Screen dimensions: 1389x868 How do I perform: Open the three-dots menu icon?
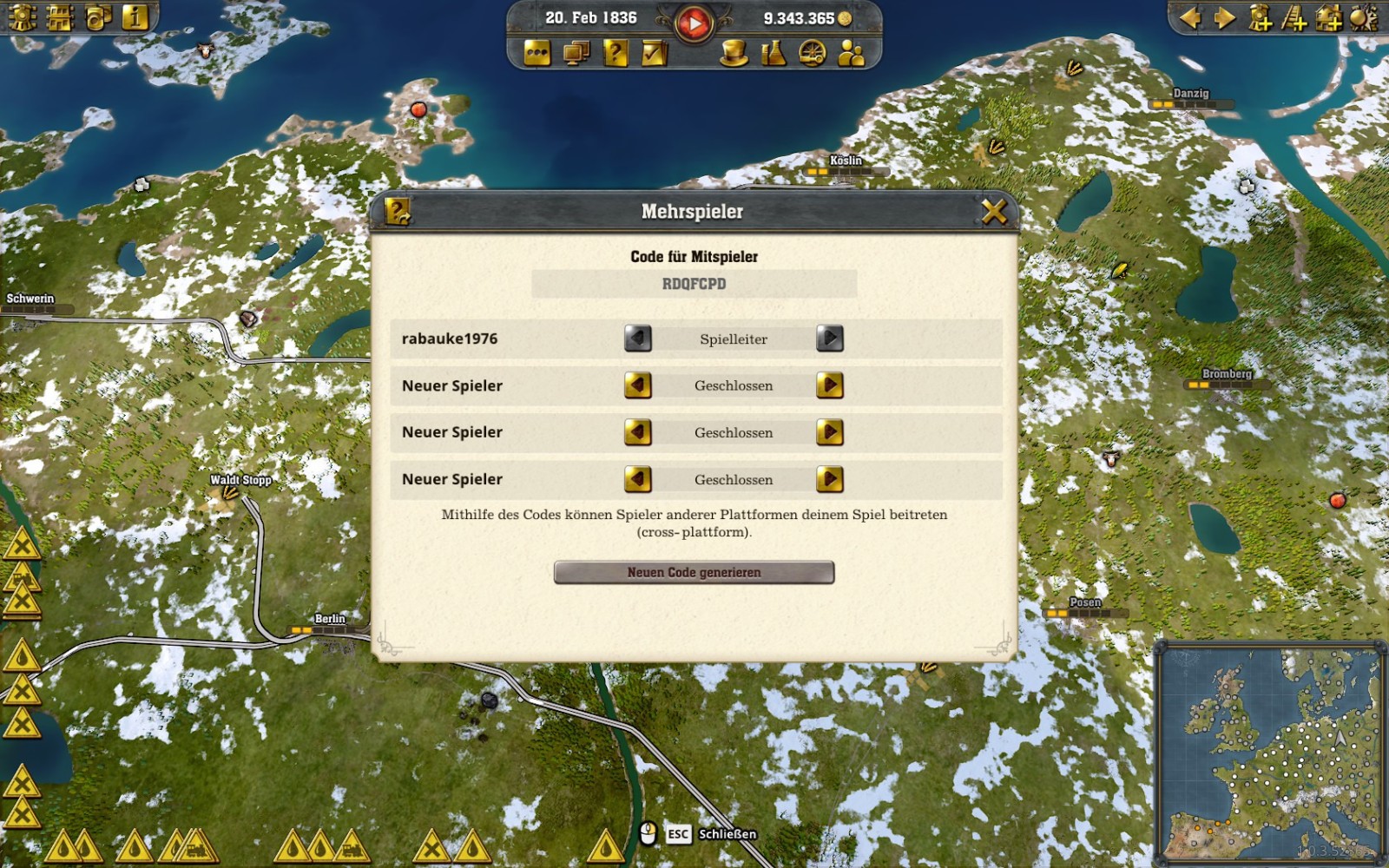click(x=537, y=54)
